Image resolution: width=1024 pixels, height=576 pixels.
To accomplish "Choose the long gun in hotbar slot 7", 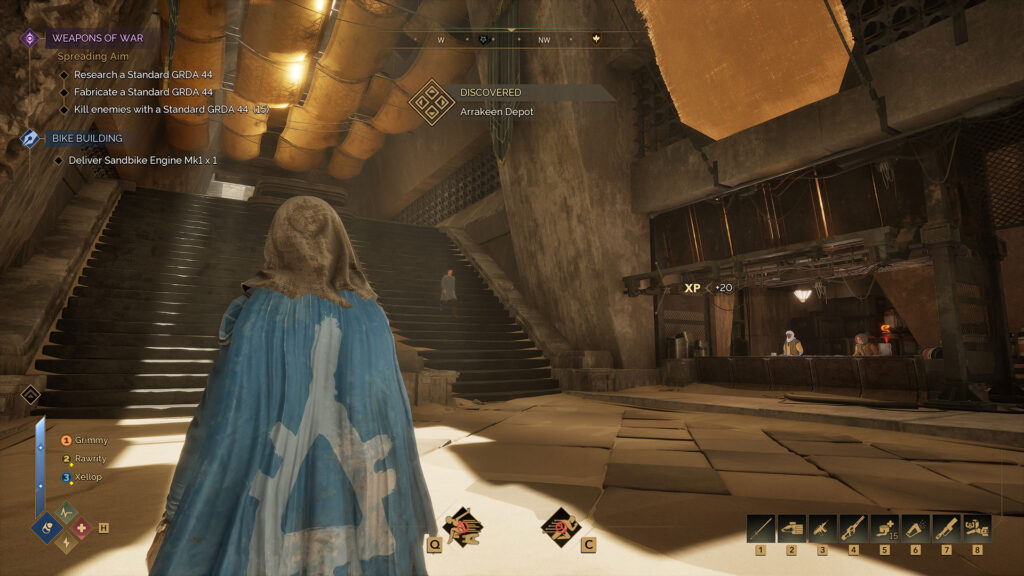I will pos(946,528).
